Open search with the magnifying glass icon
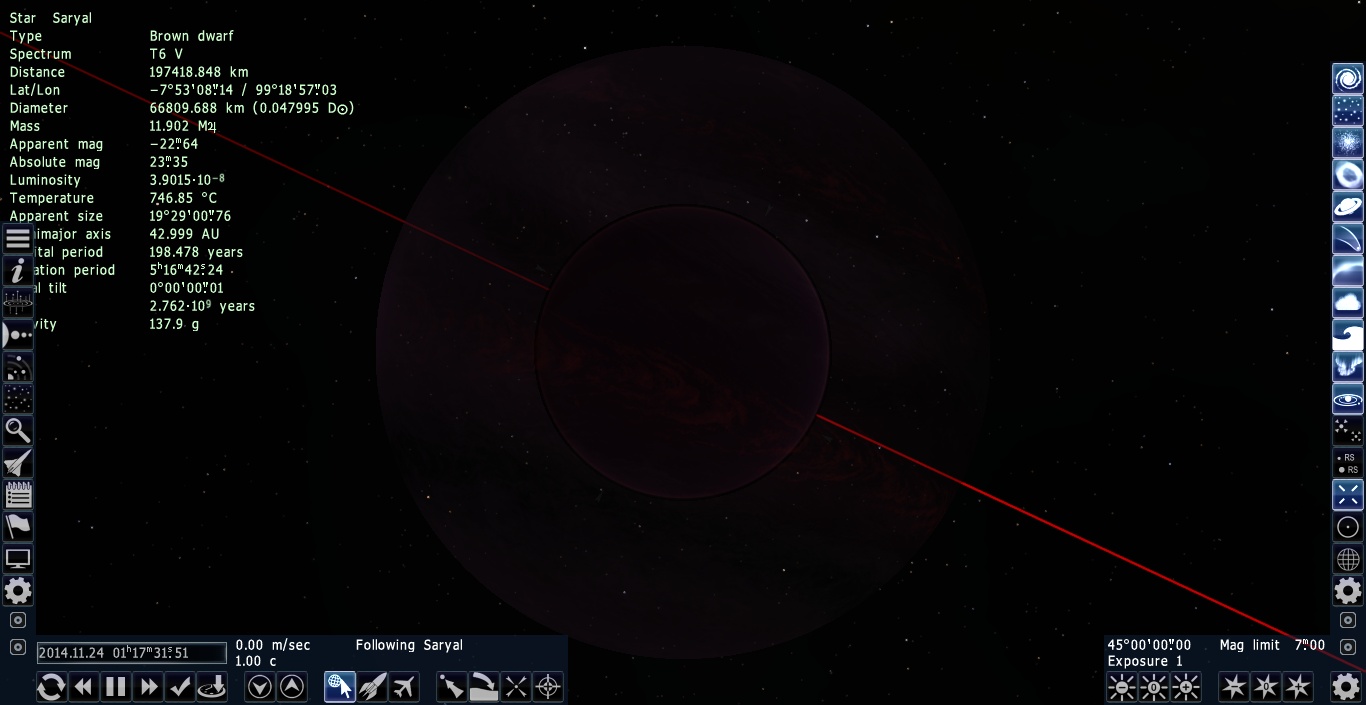This screenshot has width=1366, height=705. pos(18,431)
